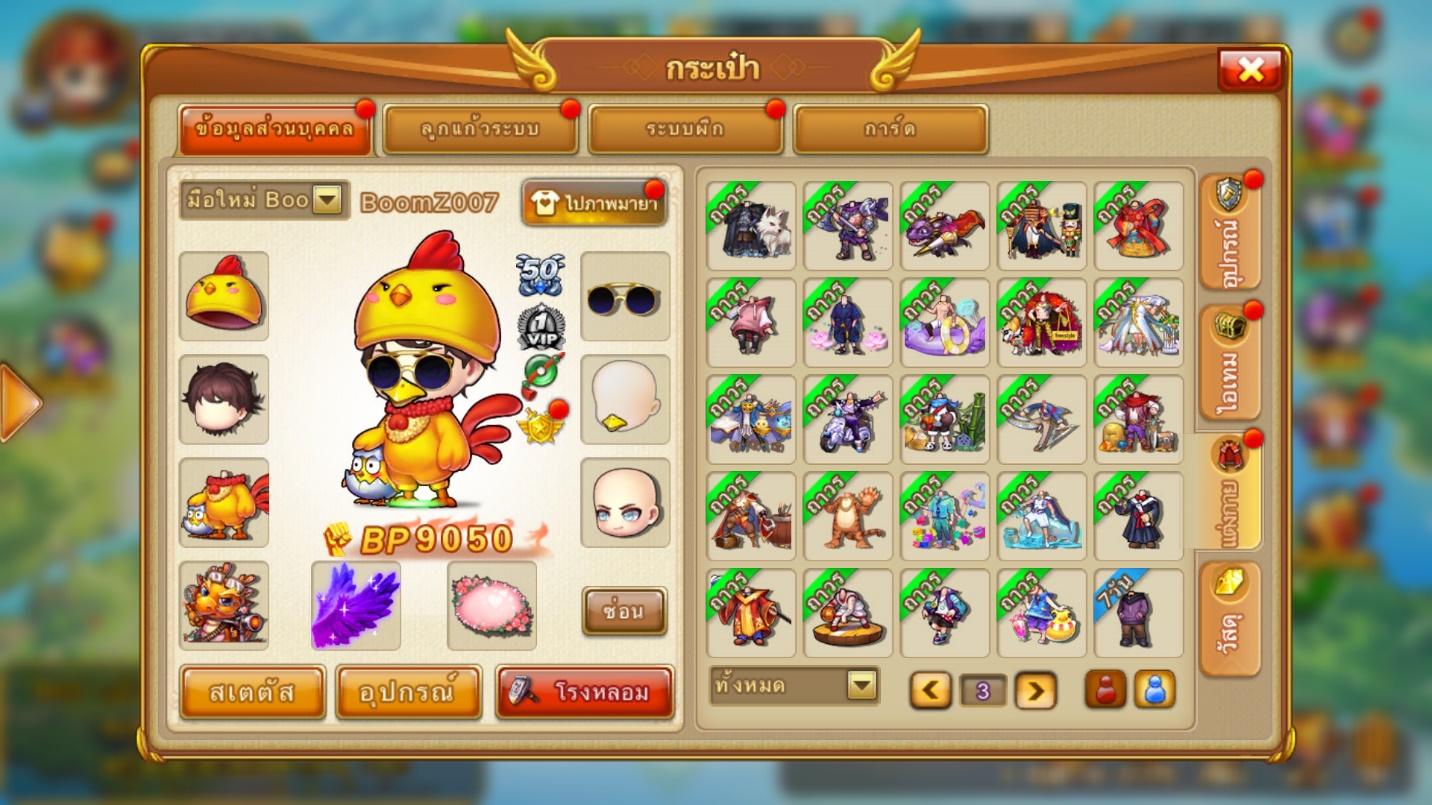Open the โรงหลอม forge
Screen dimensions: 1432x805
(584, 692)
